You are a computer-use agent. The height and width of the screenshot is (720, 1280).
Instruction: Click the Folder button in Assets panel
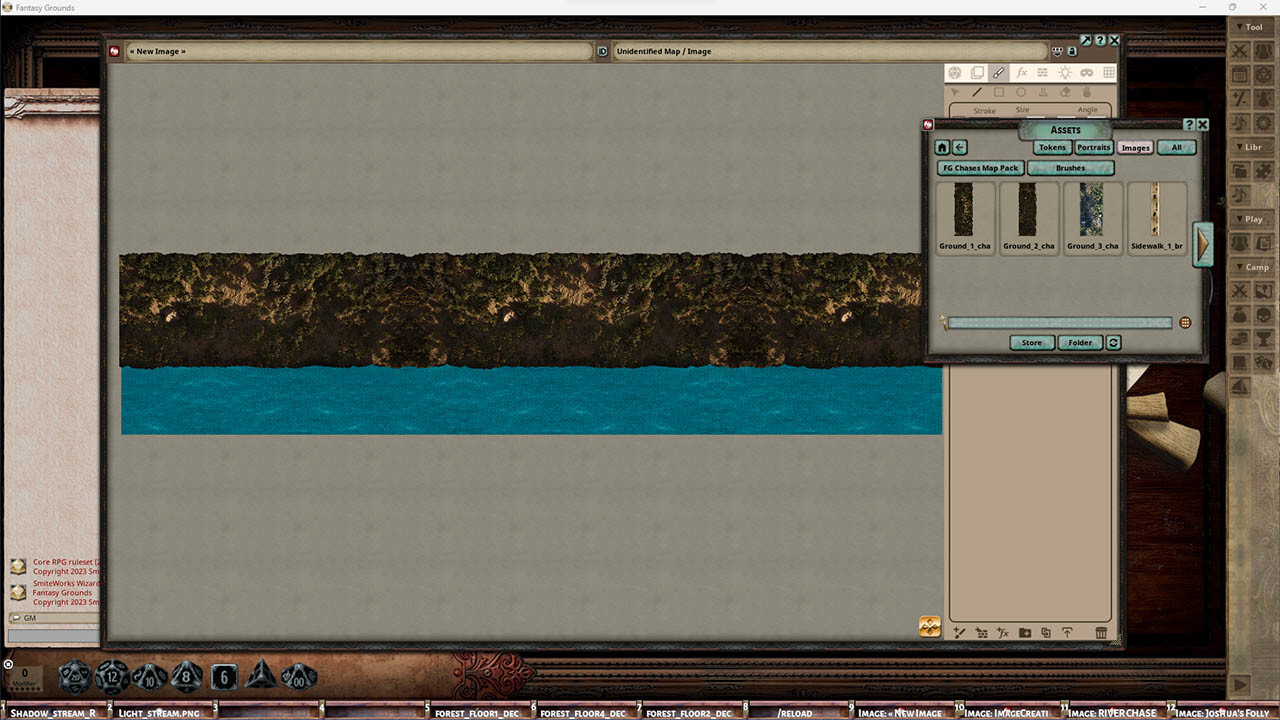pos(1079,342)
